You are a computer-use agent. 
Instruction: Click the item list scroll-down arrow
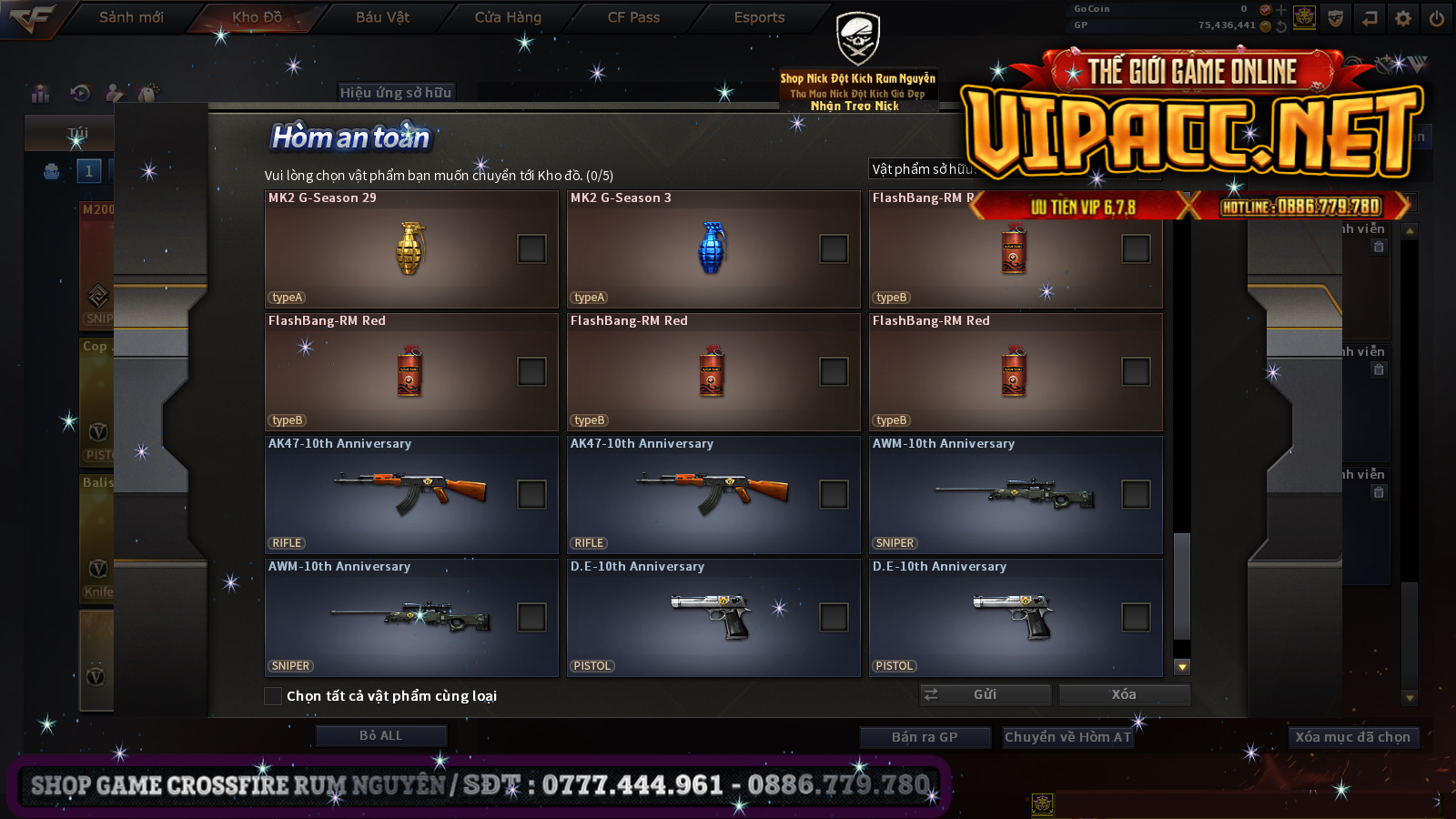coord(1182,667)
